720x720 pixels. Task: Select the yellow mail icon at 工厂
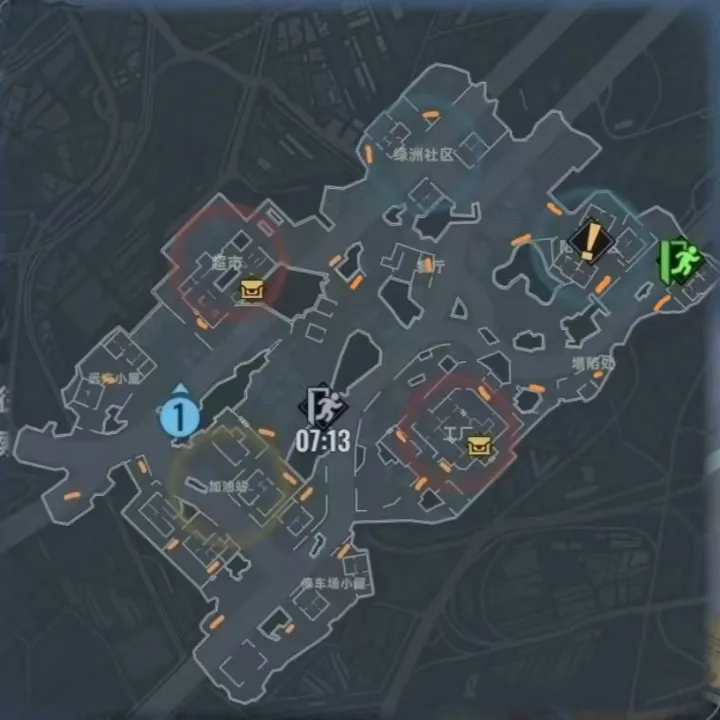click(x=480, y=444)
